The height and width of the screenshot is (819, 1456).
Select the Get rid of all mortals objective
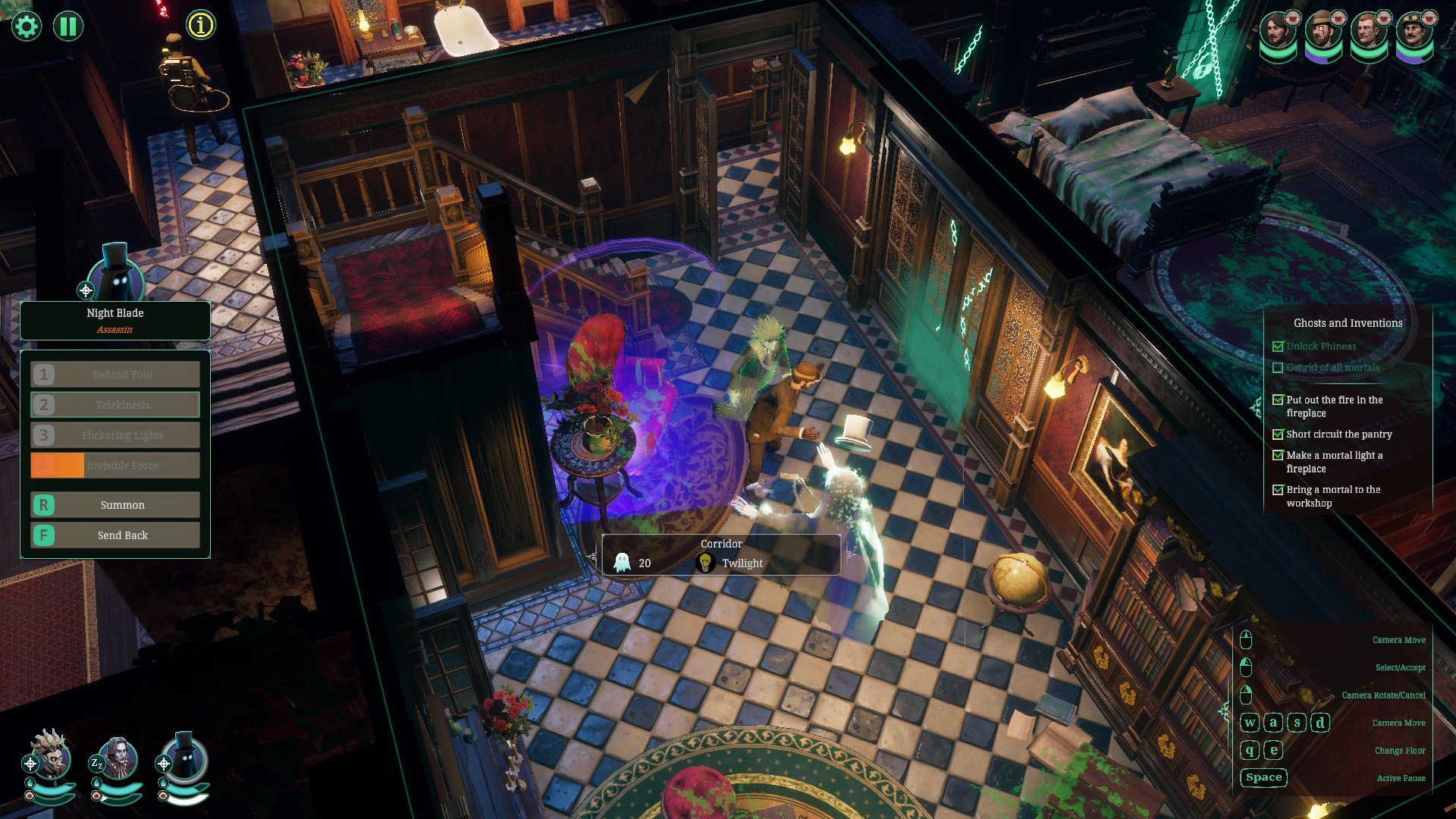(x=1332, y=368)
